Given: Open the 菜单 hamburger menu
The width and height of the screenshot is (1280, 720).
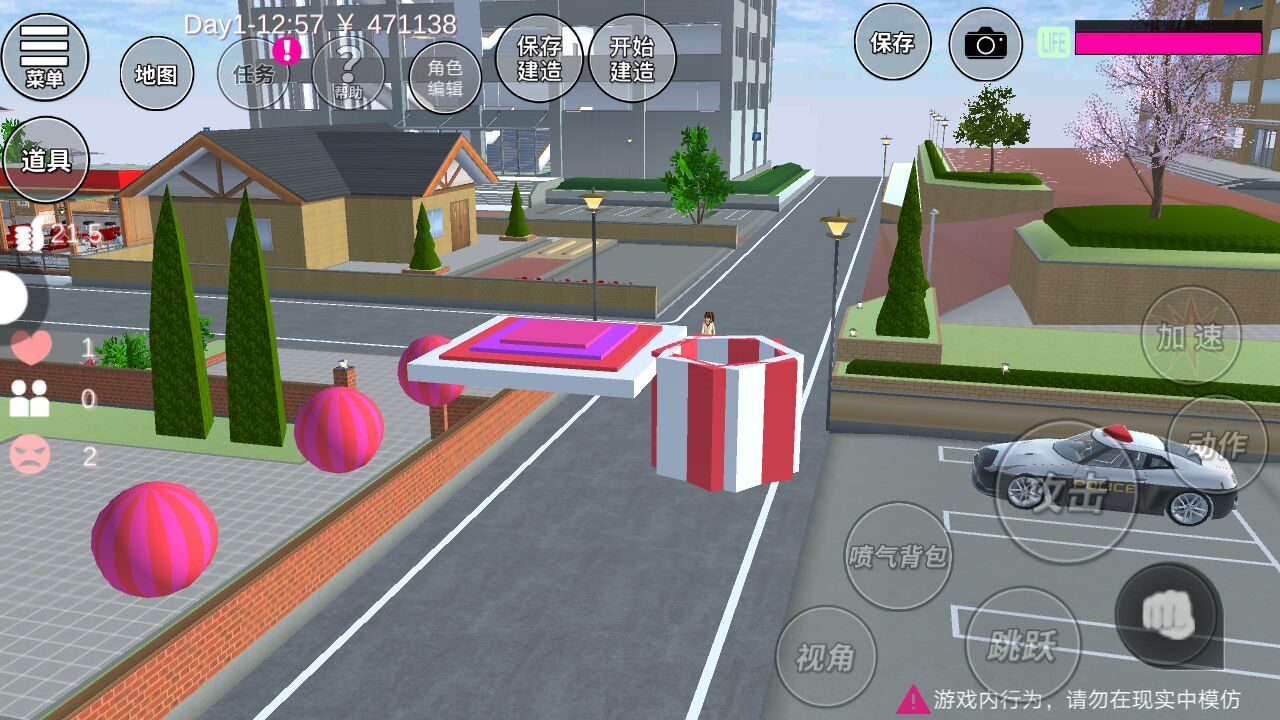Looking at the screenshot, I should point(45,55).
